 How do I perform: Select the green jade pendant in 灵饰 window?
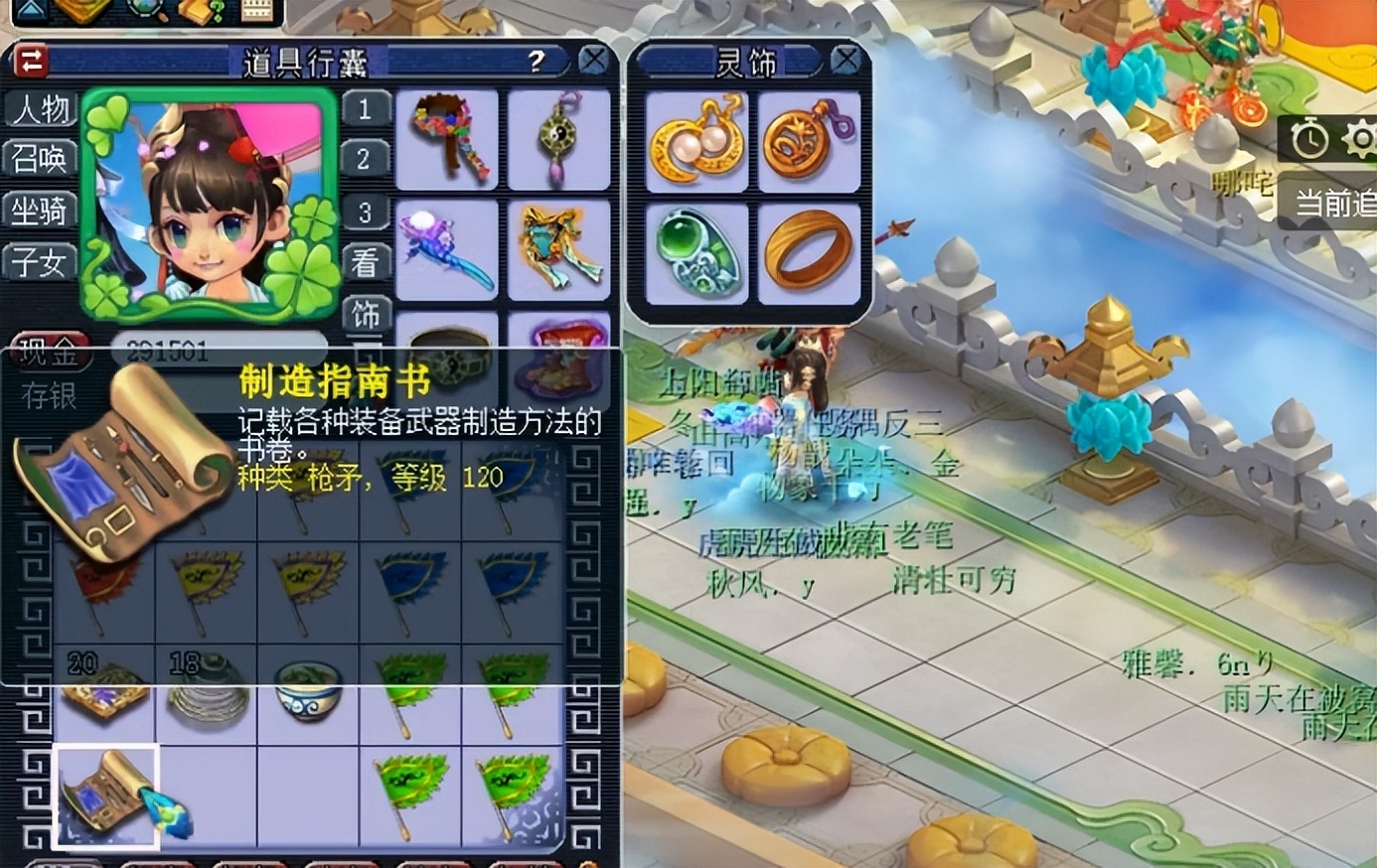(696, 248)
